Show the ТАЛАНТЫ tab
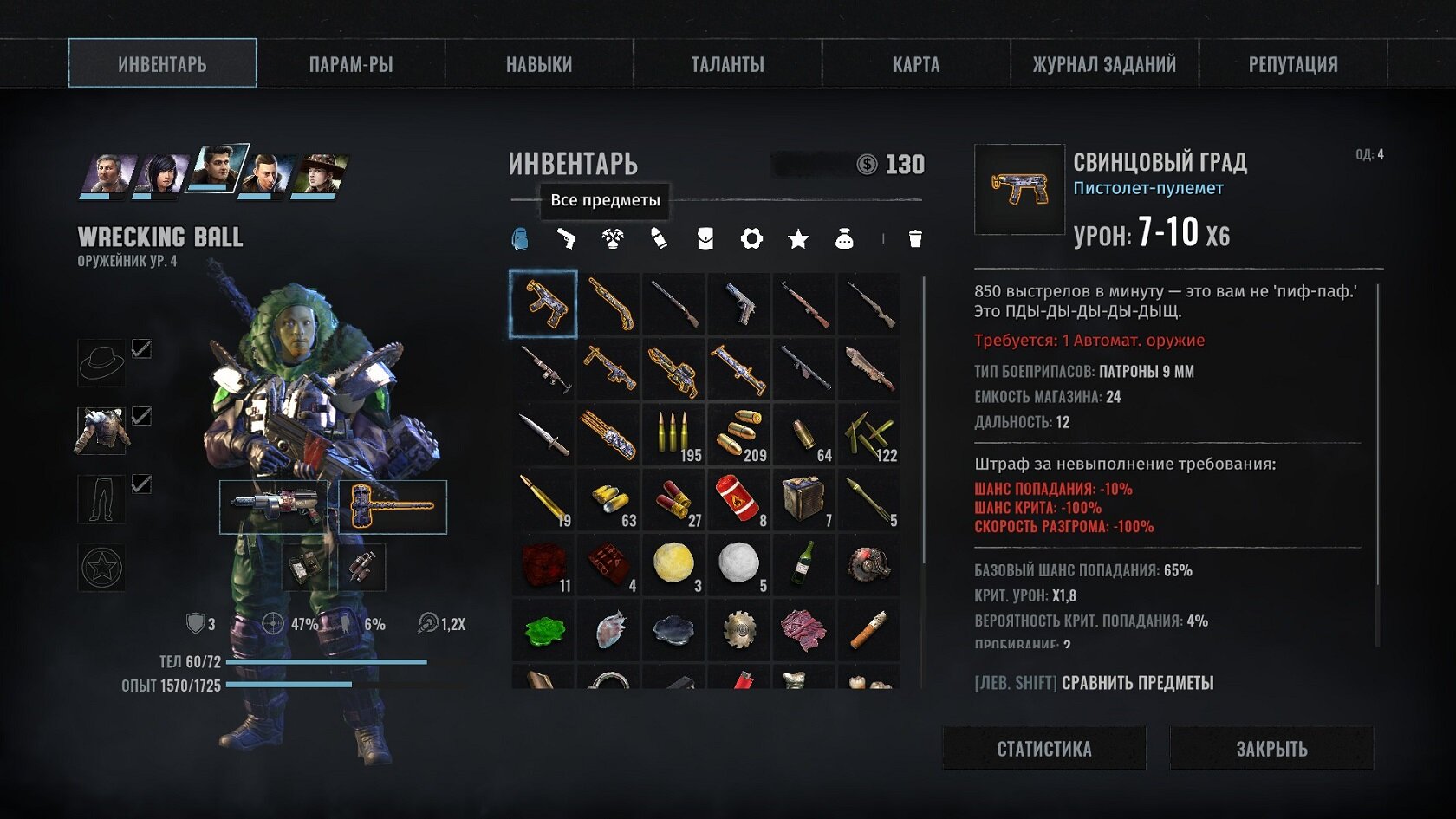 pos(727,64)
